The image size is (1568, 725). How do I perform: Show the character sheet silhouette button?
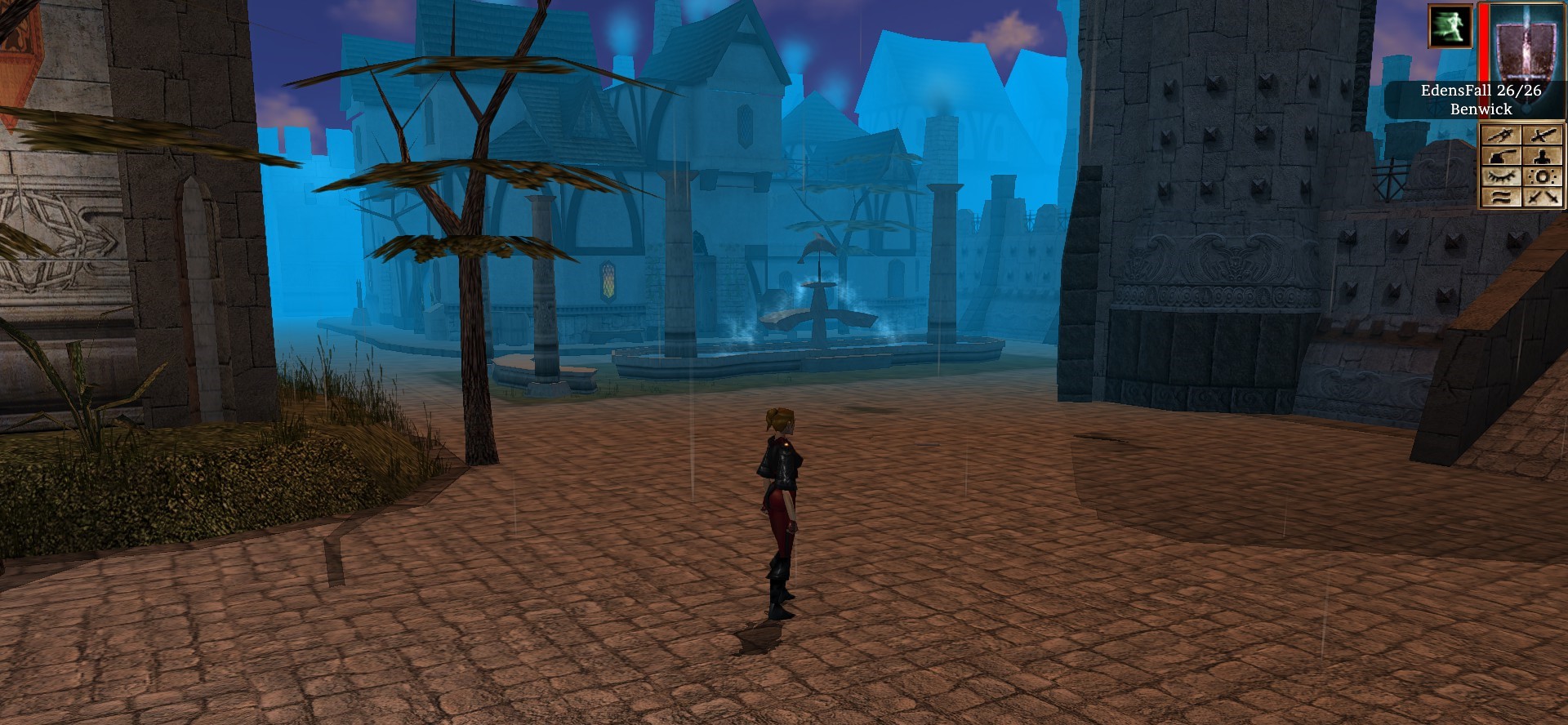point(1543,156)
